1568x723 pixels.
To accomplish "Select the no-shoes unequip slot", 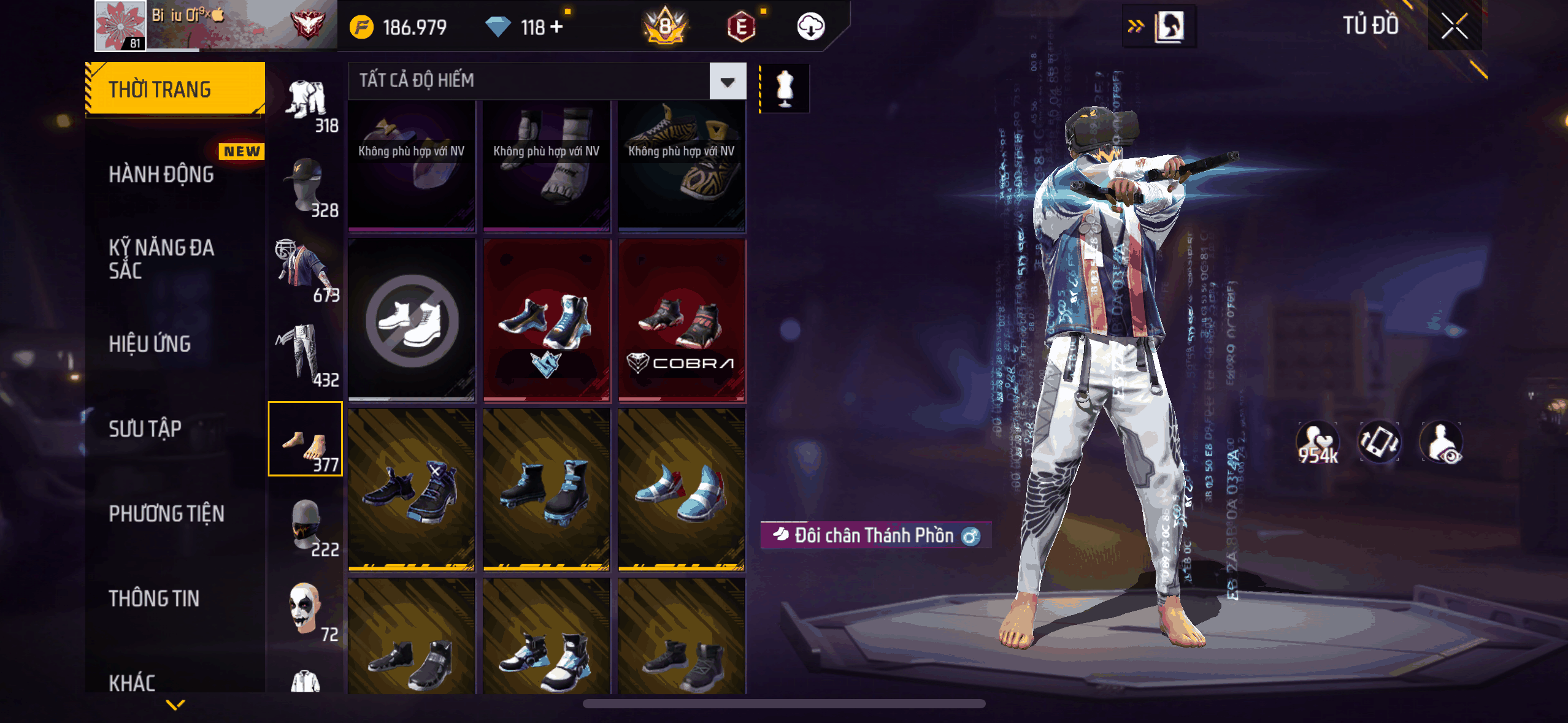I will coord(412,320).
